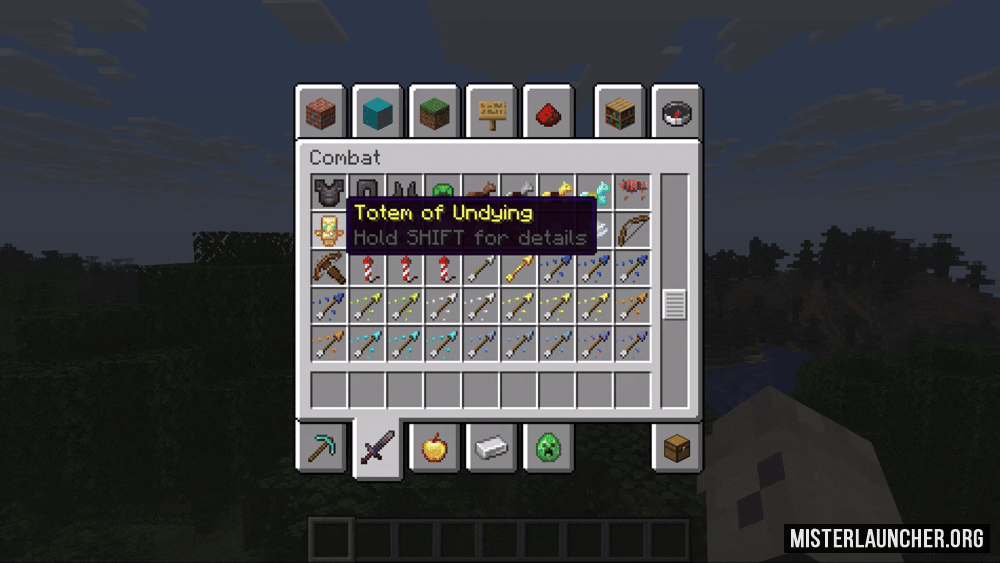The height and width of the screenshot is (563, 1000).
Task: Click the item list scrollbar handle
Action: click(675, 304)
